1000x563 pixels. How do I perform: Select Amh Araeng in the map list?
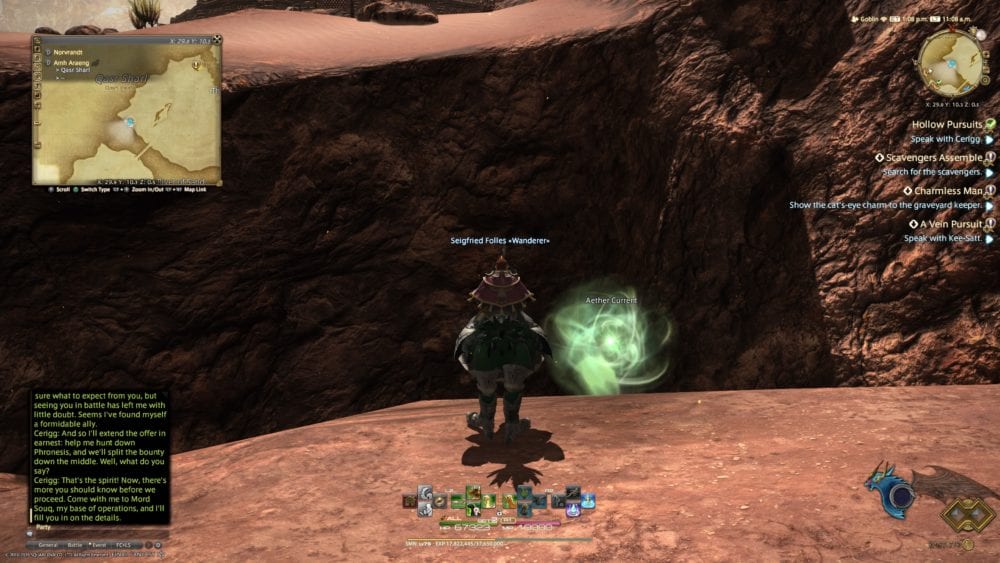74,61
